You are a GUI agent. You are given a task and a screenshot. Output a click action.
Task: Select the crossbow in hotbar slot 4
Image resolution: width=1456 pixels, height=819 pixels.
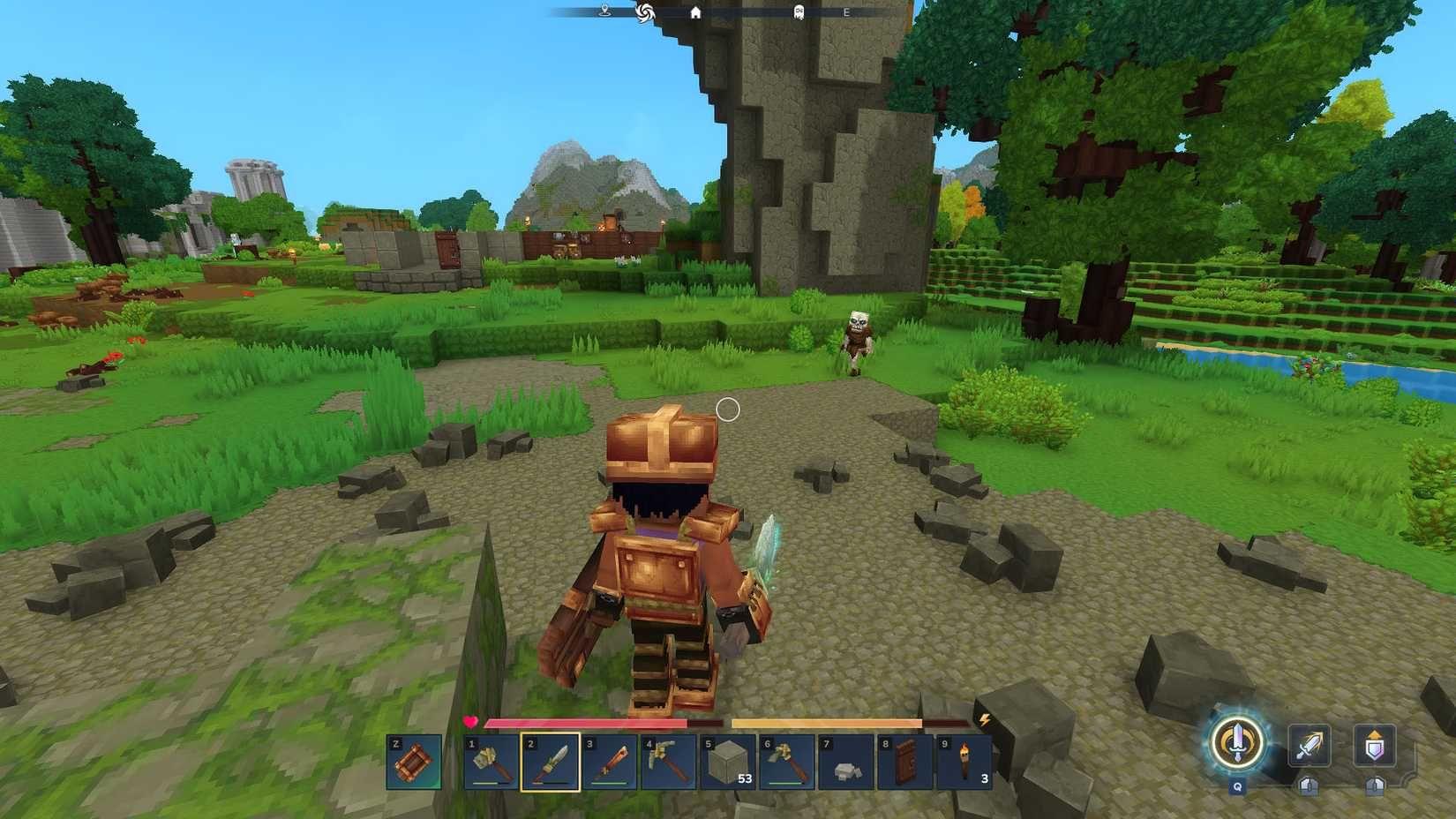668,763
